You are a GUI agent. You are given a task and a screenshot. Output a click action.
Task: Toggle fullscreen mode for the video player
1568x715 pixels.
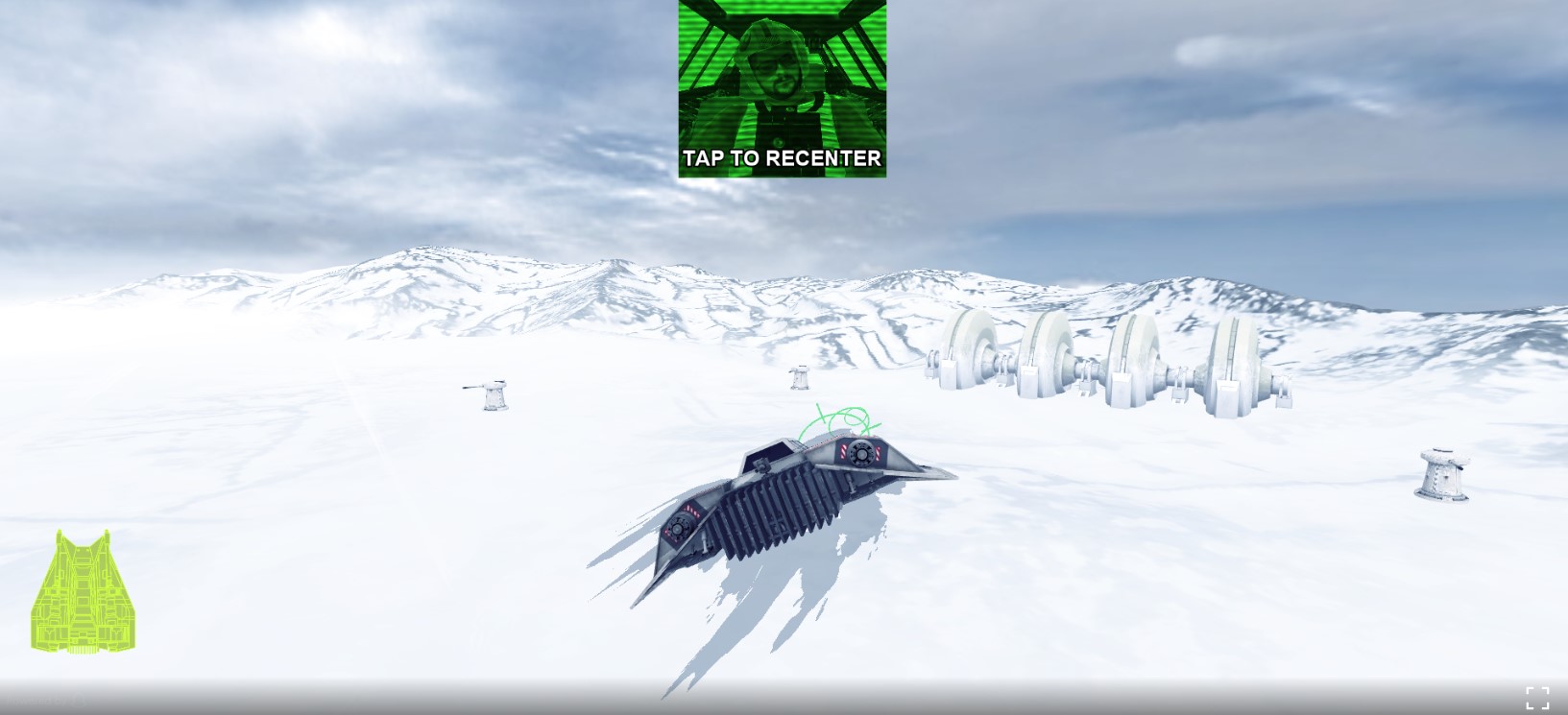coord(1536,698)
